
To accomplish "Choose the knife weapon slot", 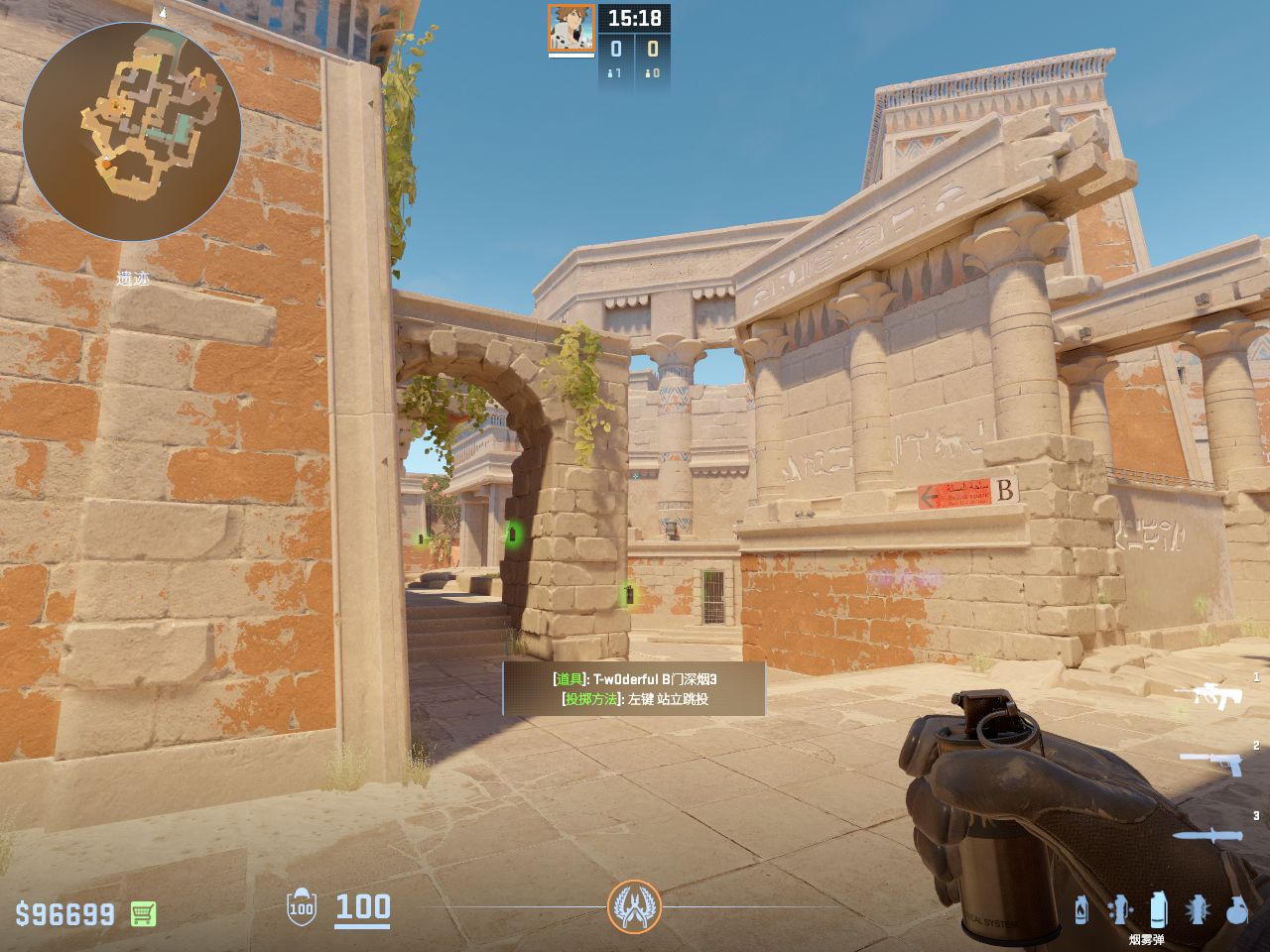I will point(1207,835).
